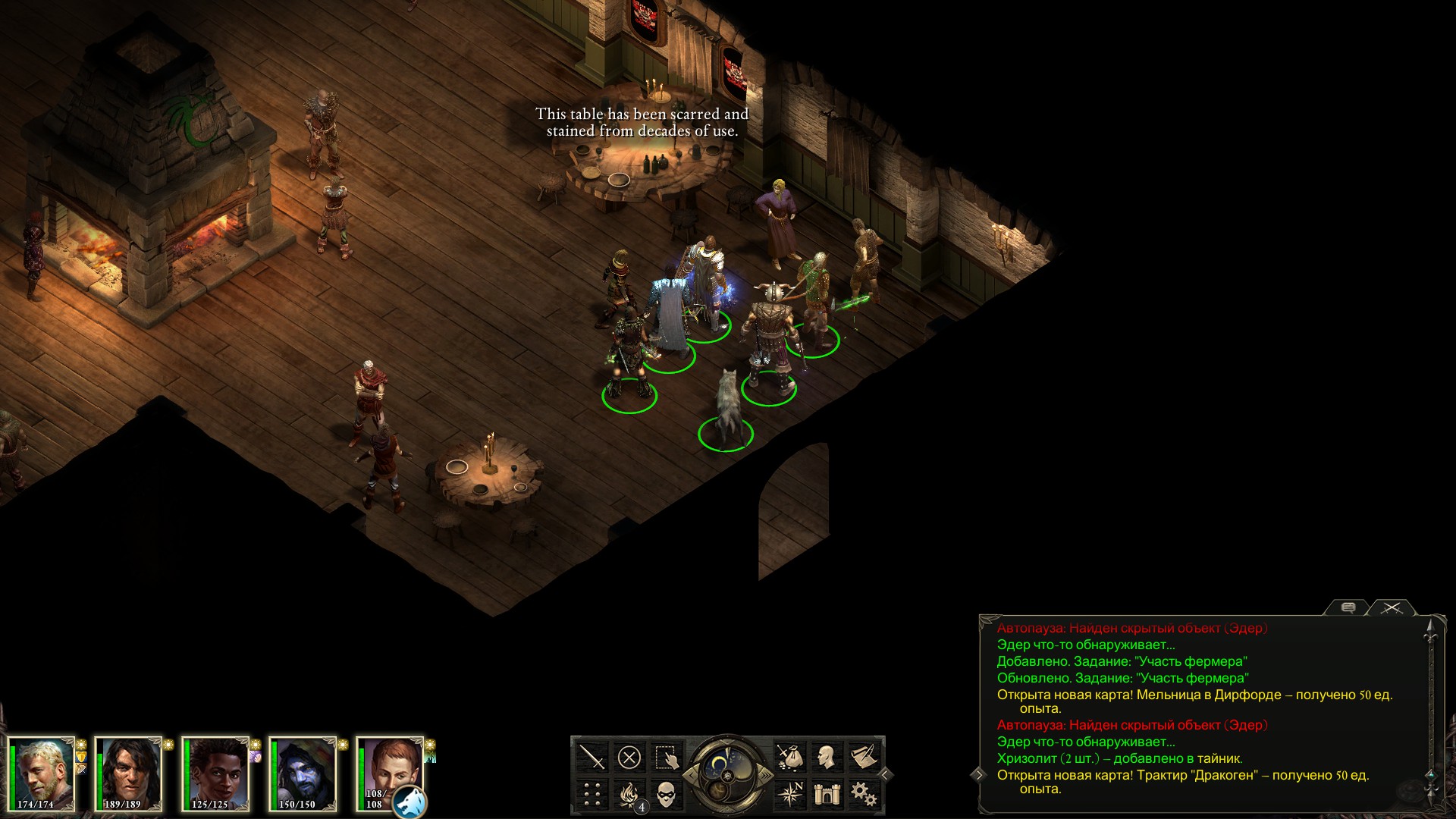
Task: Select the wolf animal companion icon
Action: click(409, 802)
